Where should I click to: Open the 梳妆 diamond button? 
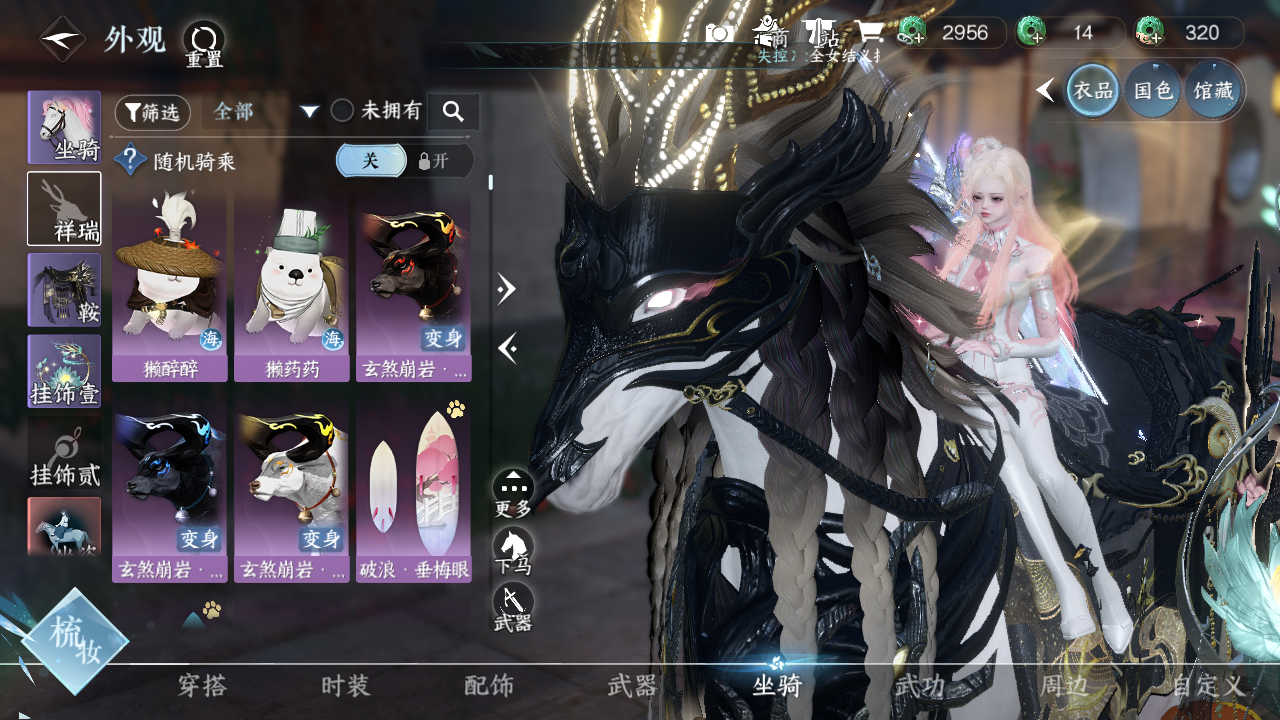coord(75,641)
